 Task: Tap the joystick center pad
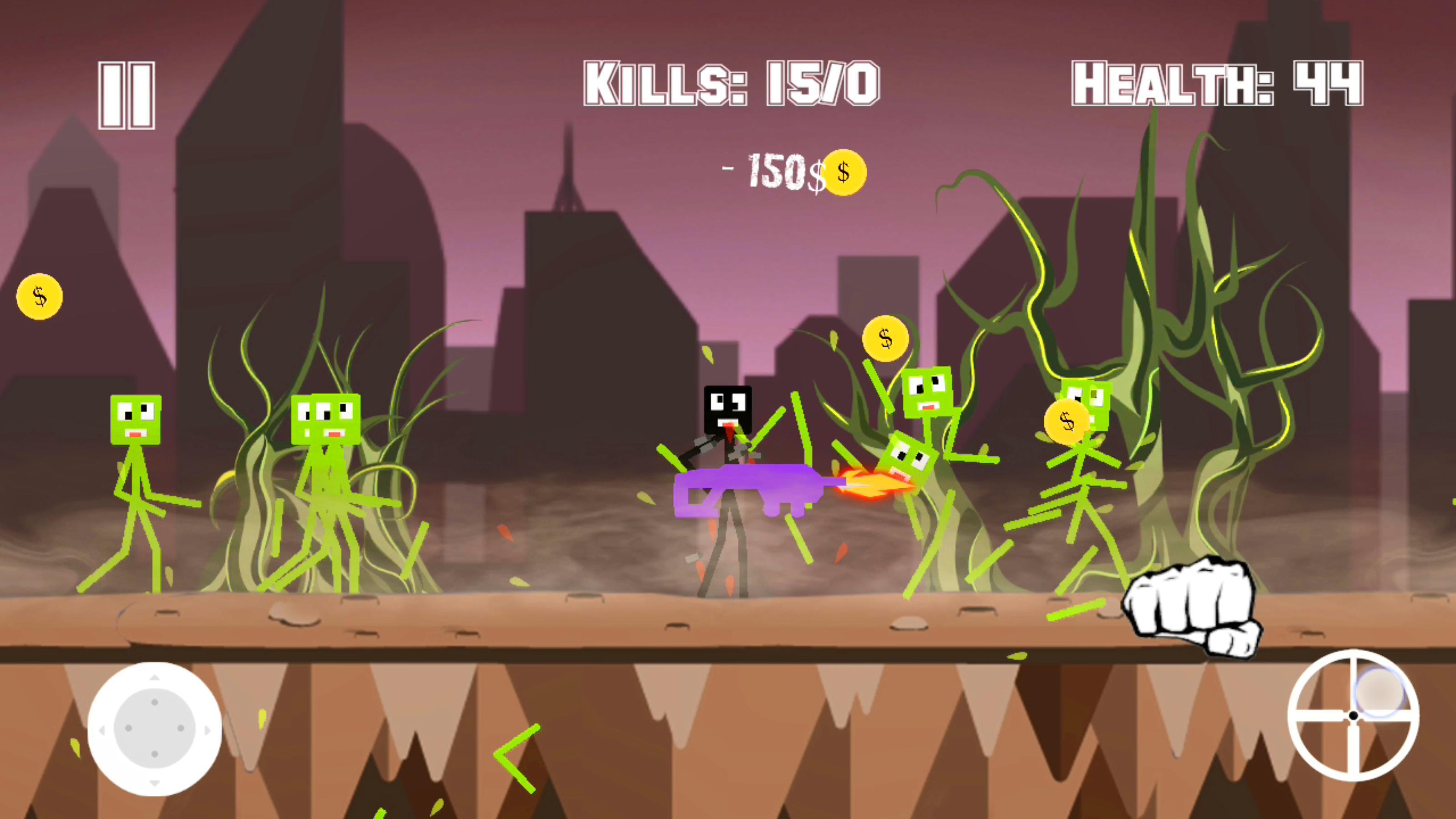154,728
